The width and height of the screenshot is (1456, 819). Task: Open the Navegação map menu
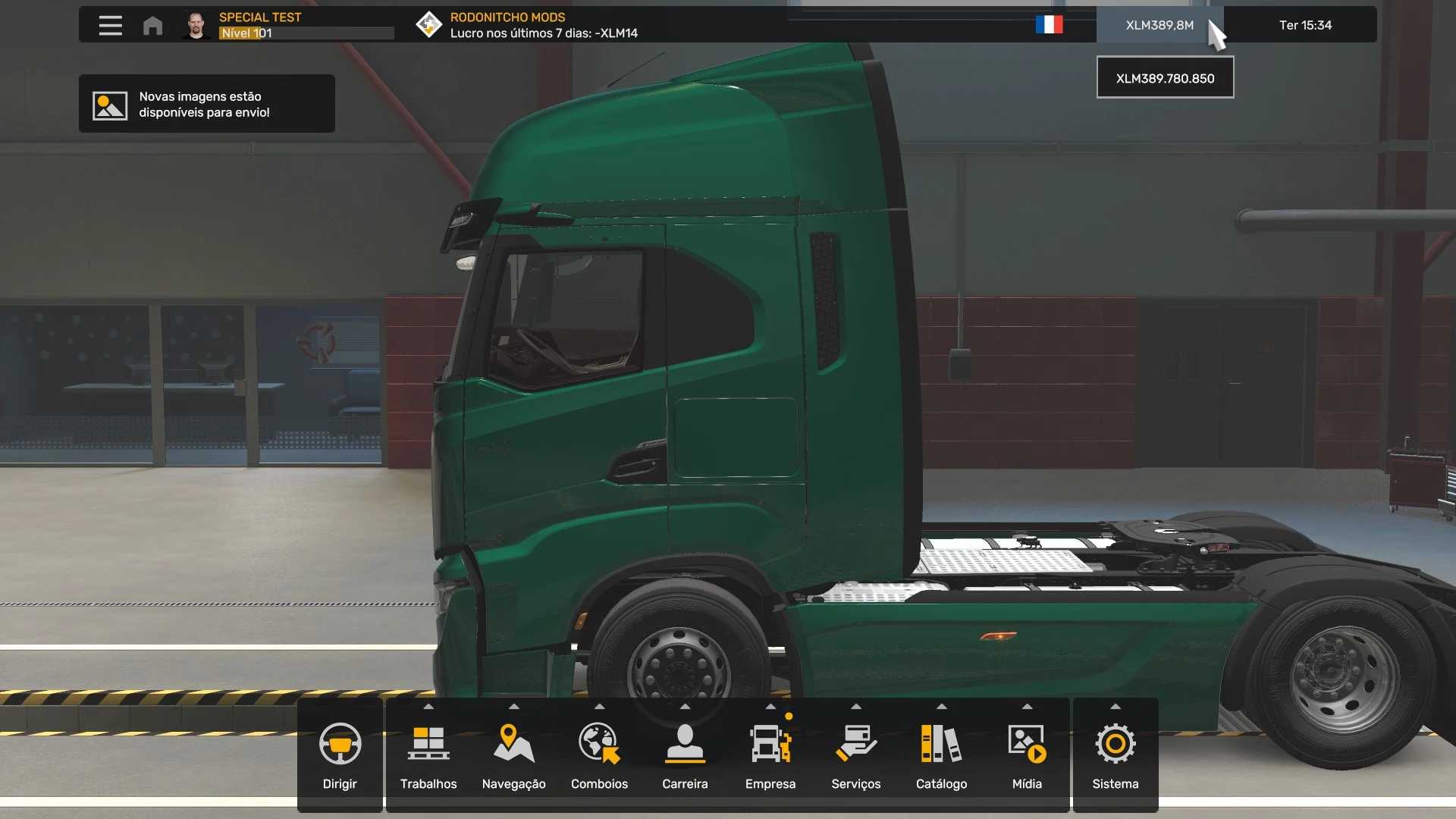click(513, 755)
